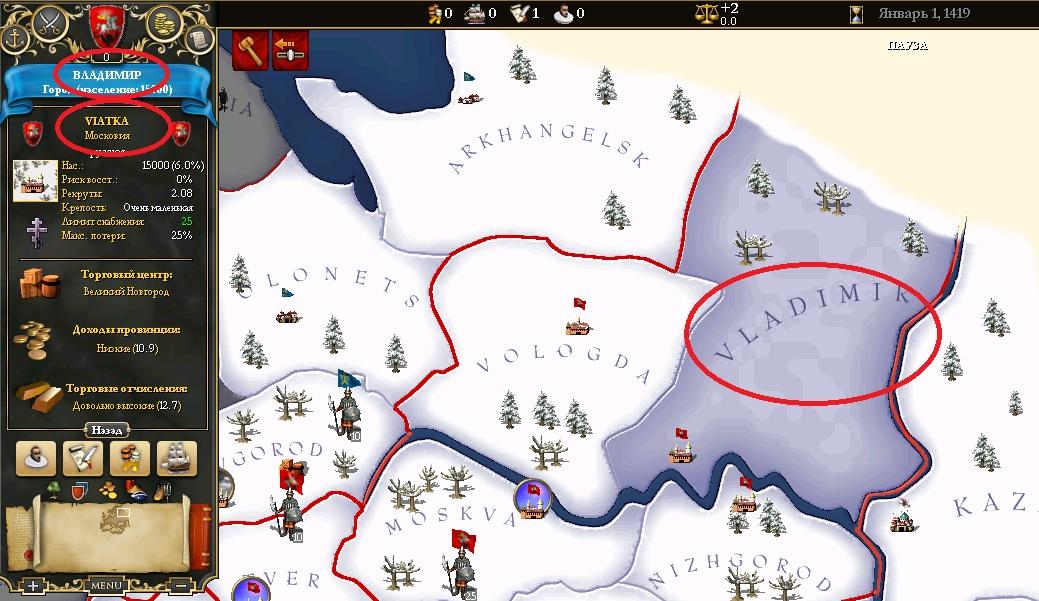Click the red country shield at panel top
This screenshot has height=601, width=1039.
pos(106,23)
